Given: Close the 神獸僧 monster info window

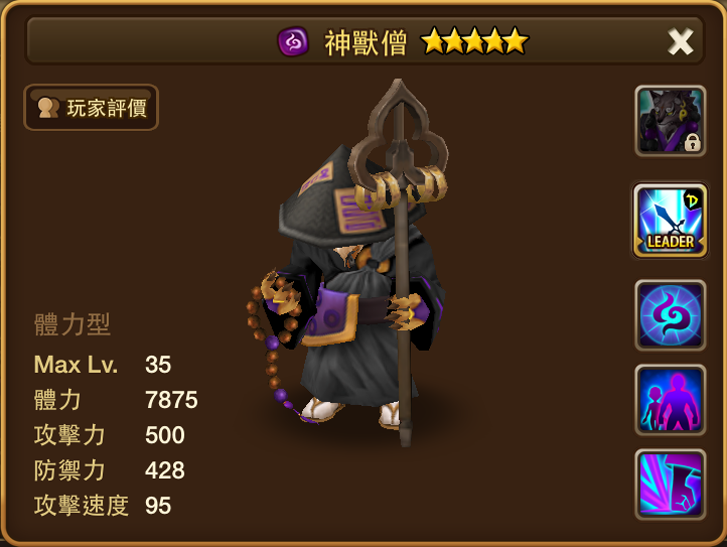Looking at the screenshot, I should pos(680,41).
